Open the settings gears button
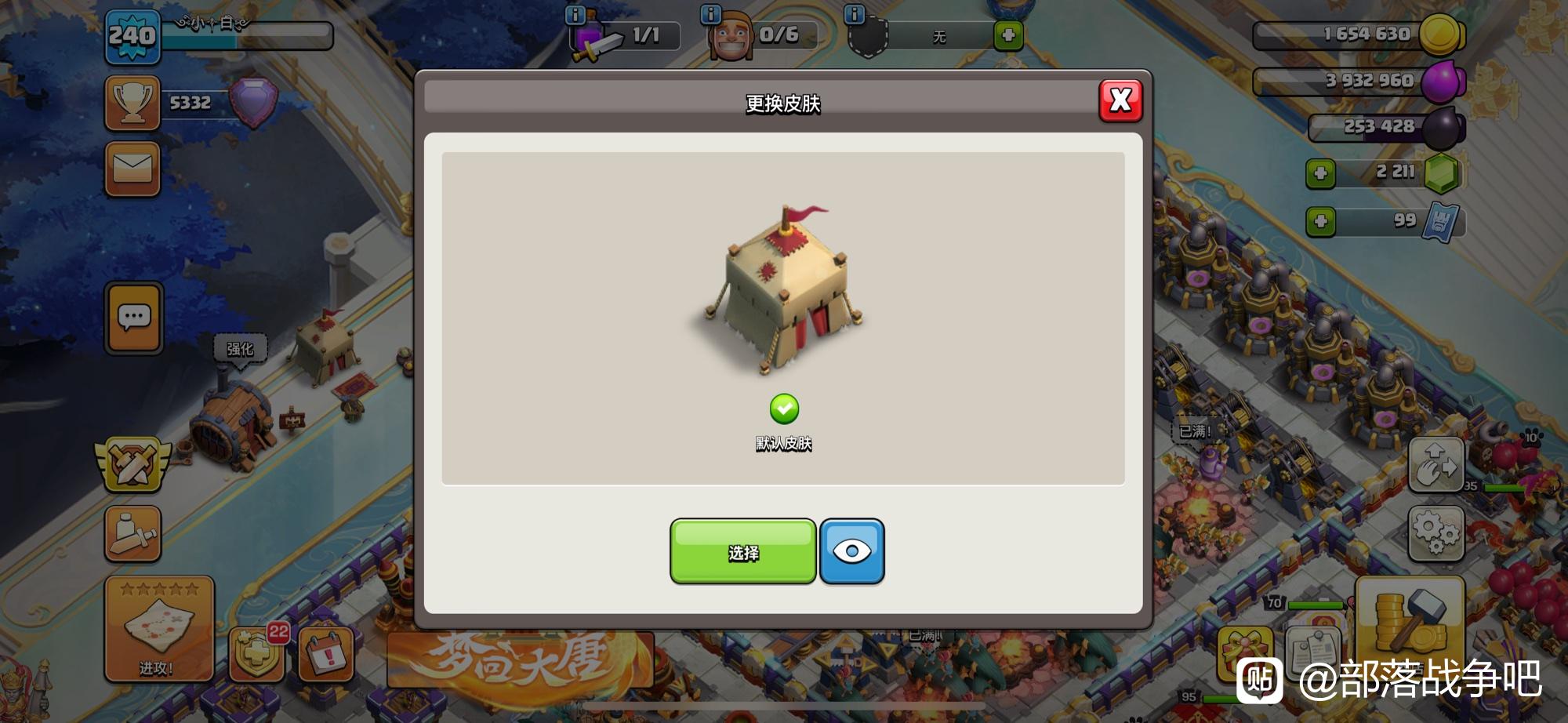 pyautogui.click(x=1436, y=533)
